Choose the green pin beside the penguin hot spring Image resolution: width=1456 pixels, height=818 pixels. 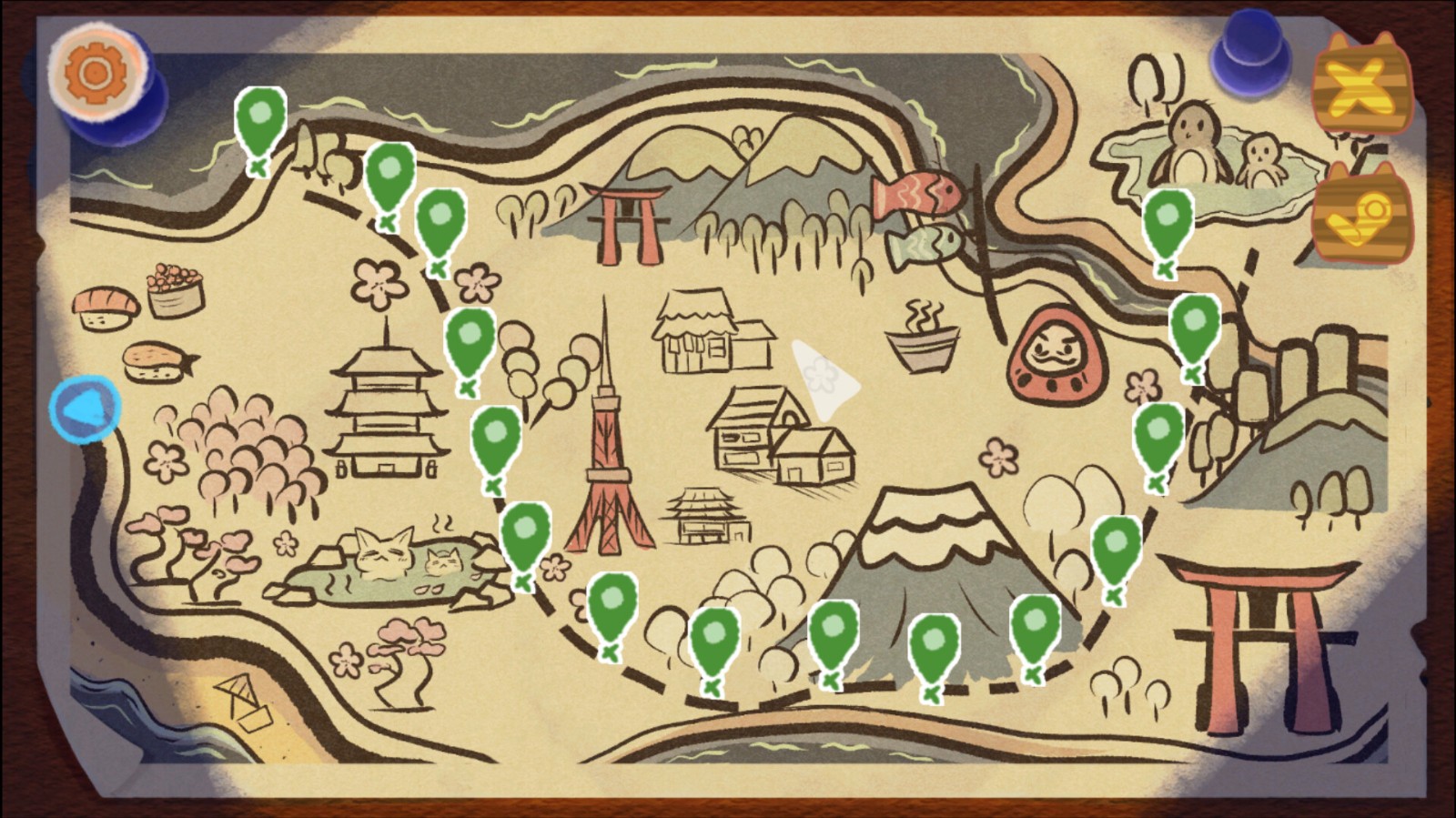tap(1168, 224)
